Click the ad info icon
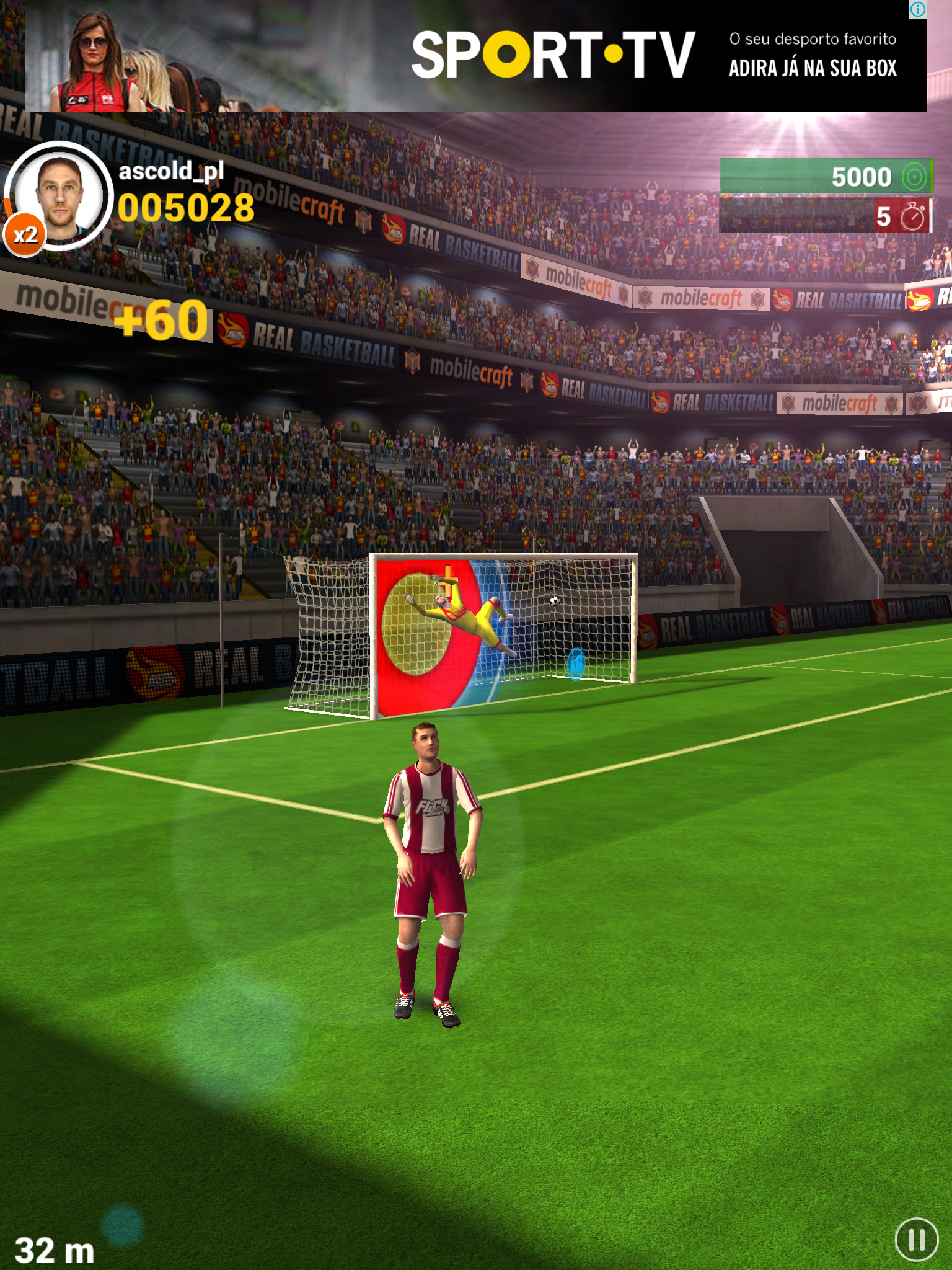Viewport: 952px width, 1270px height. 918,9
